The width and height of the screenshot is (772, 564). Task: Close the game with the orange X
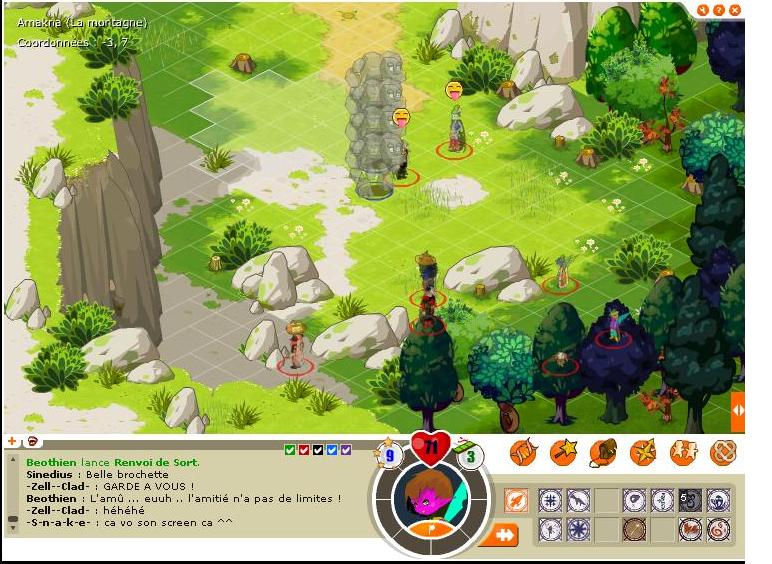736,10
